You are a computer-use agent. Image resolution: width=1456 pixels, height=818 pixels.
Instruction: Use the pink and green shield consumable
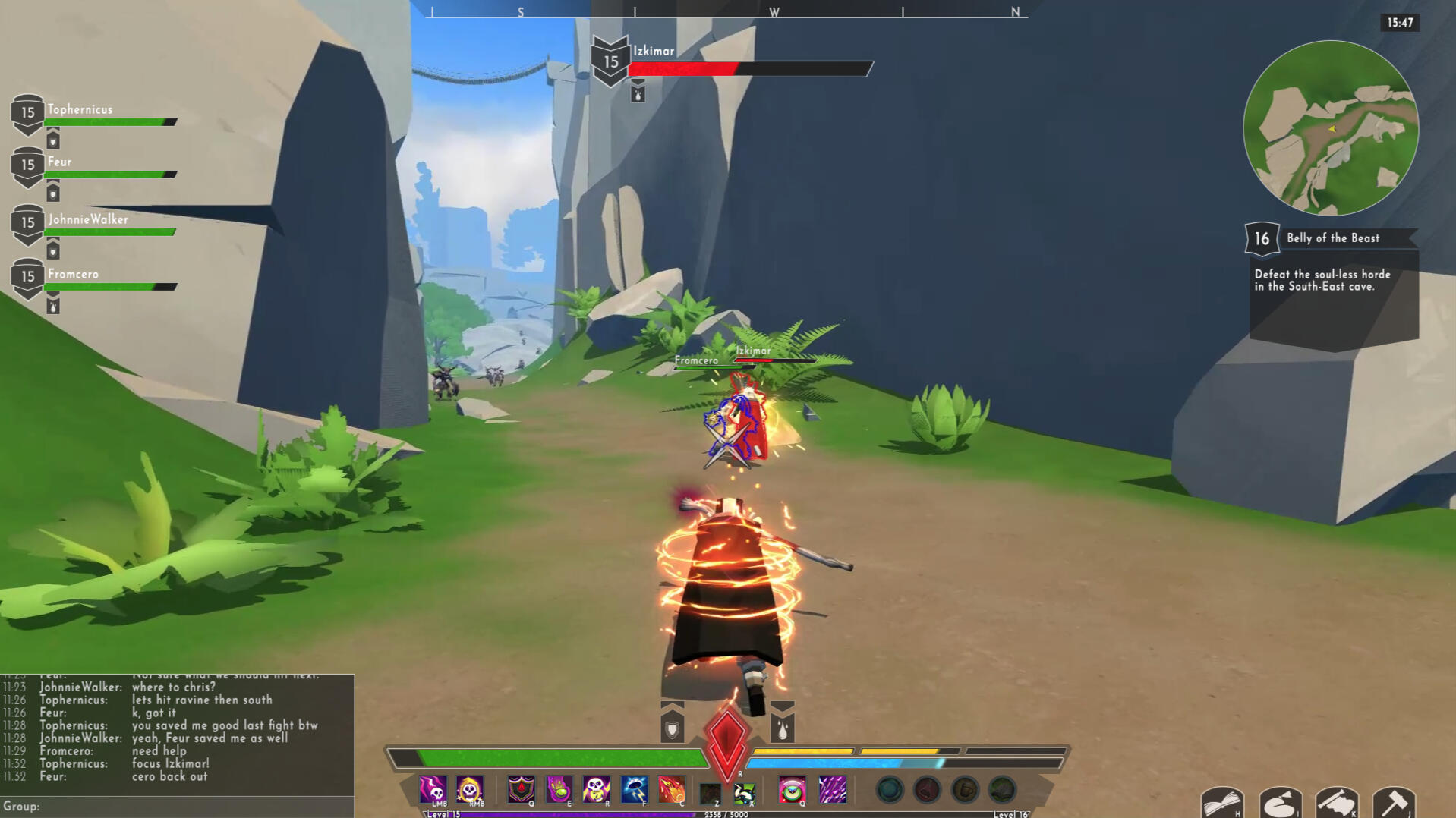pyautogui.click(x=792, y=790)
